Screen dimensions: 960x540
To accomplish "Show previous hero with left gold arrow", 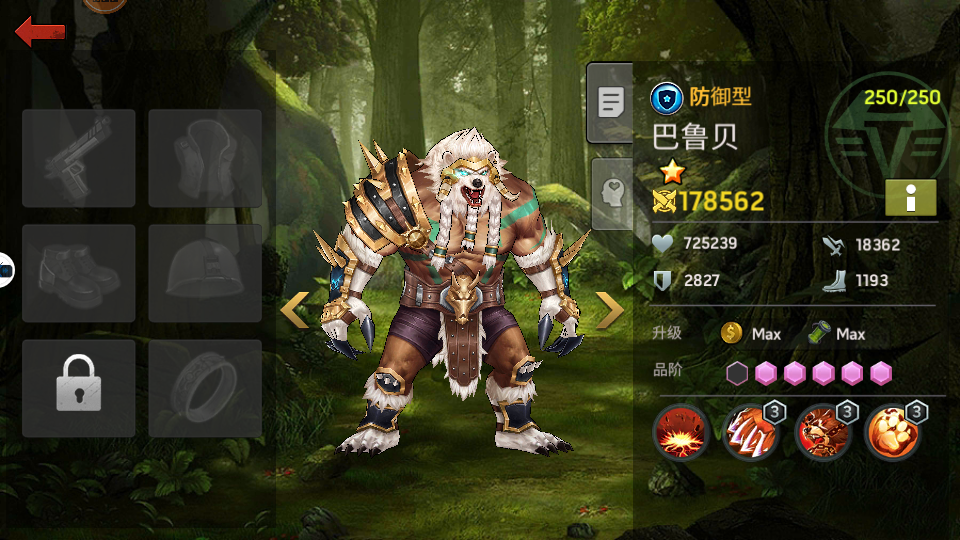I will [x=294, y=311].
